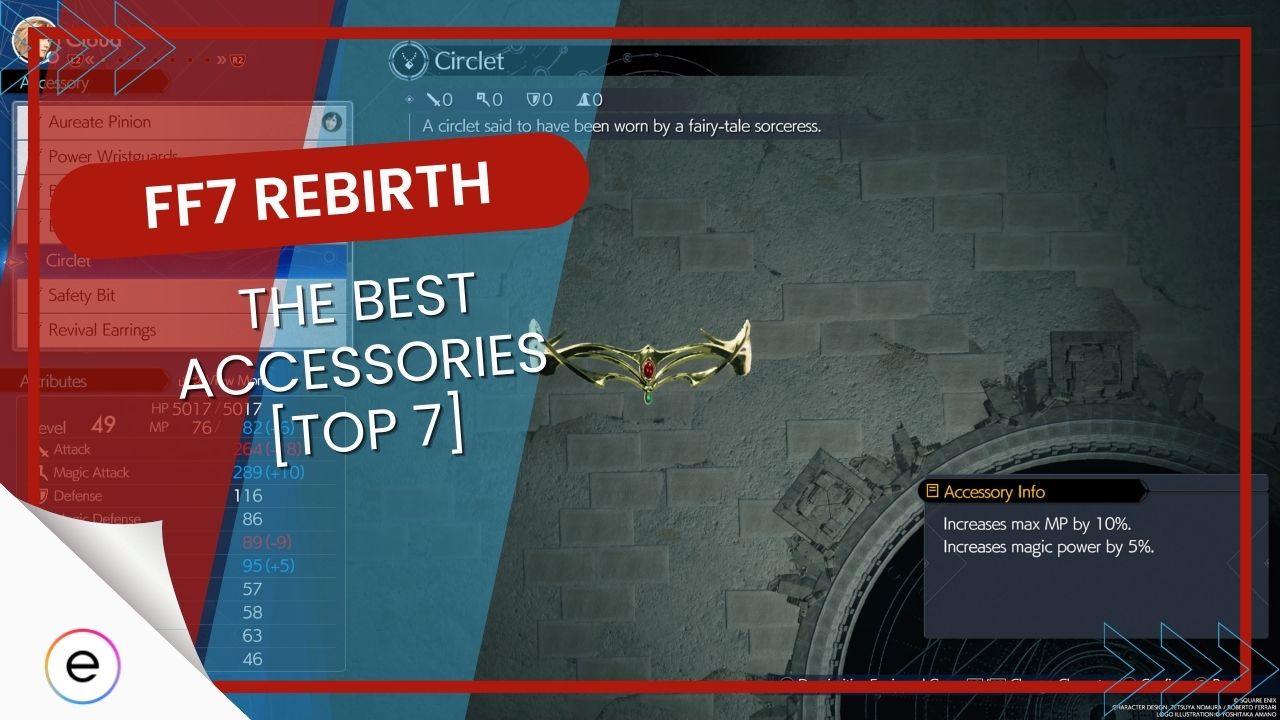
Task: Expand the Attributes section header
Action: click(x=55, y=381)
